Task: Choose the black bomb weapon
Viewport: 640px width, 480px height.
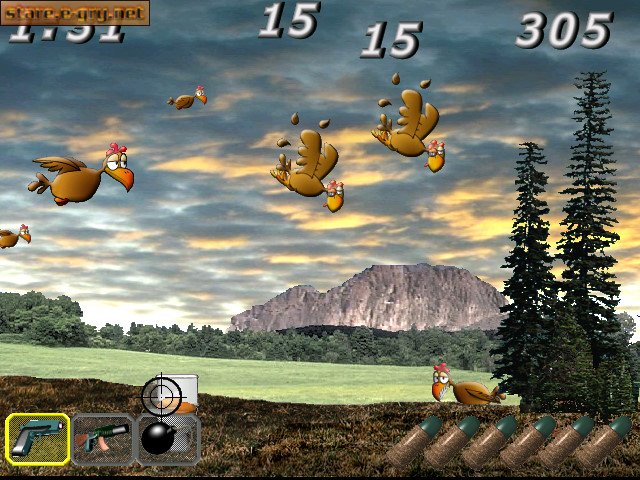Action: tap(166, 439)
